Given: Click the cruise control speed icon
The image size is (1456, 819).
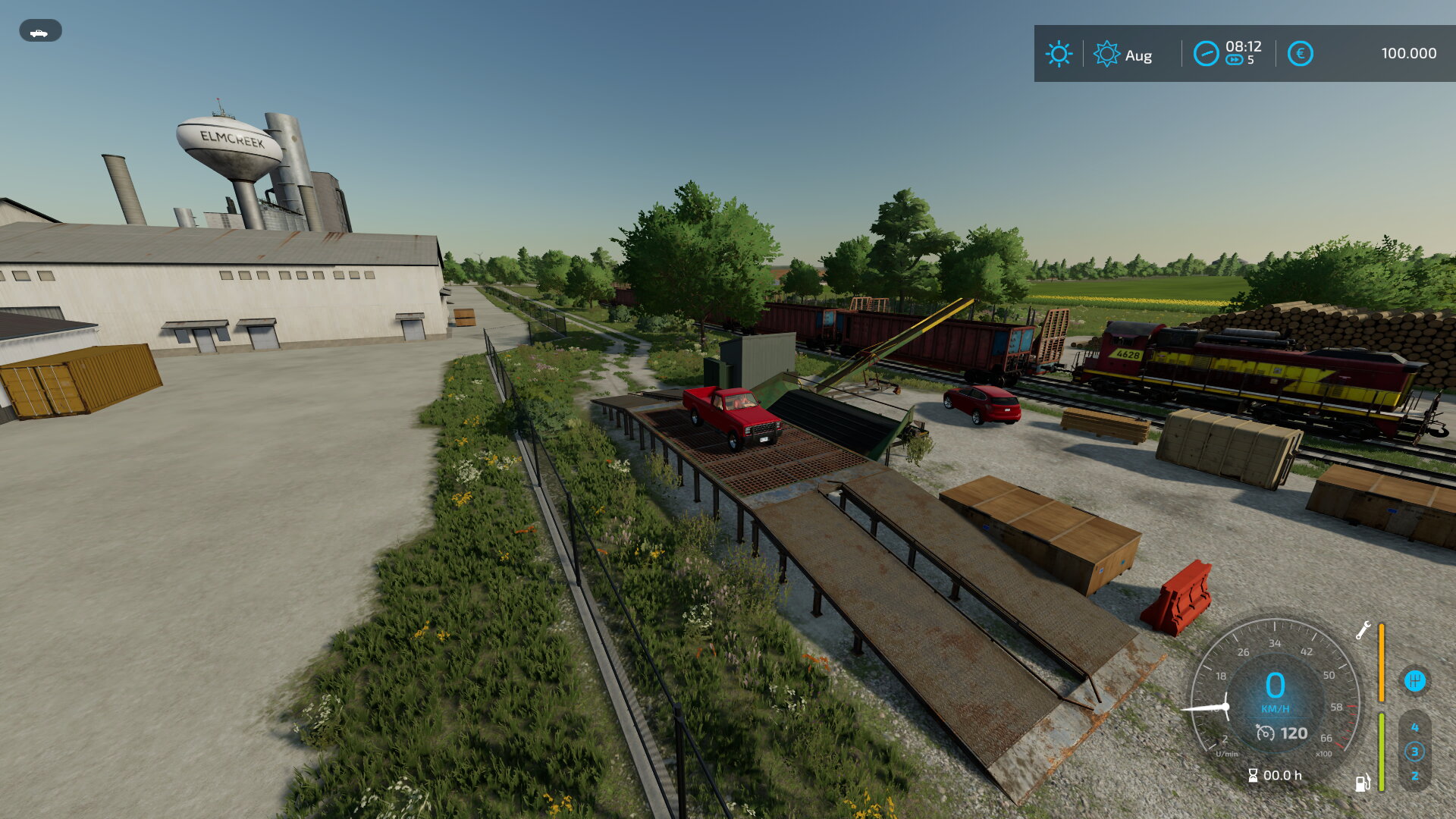Looking at the screenshot, I should point(1265,733).
